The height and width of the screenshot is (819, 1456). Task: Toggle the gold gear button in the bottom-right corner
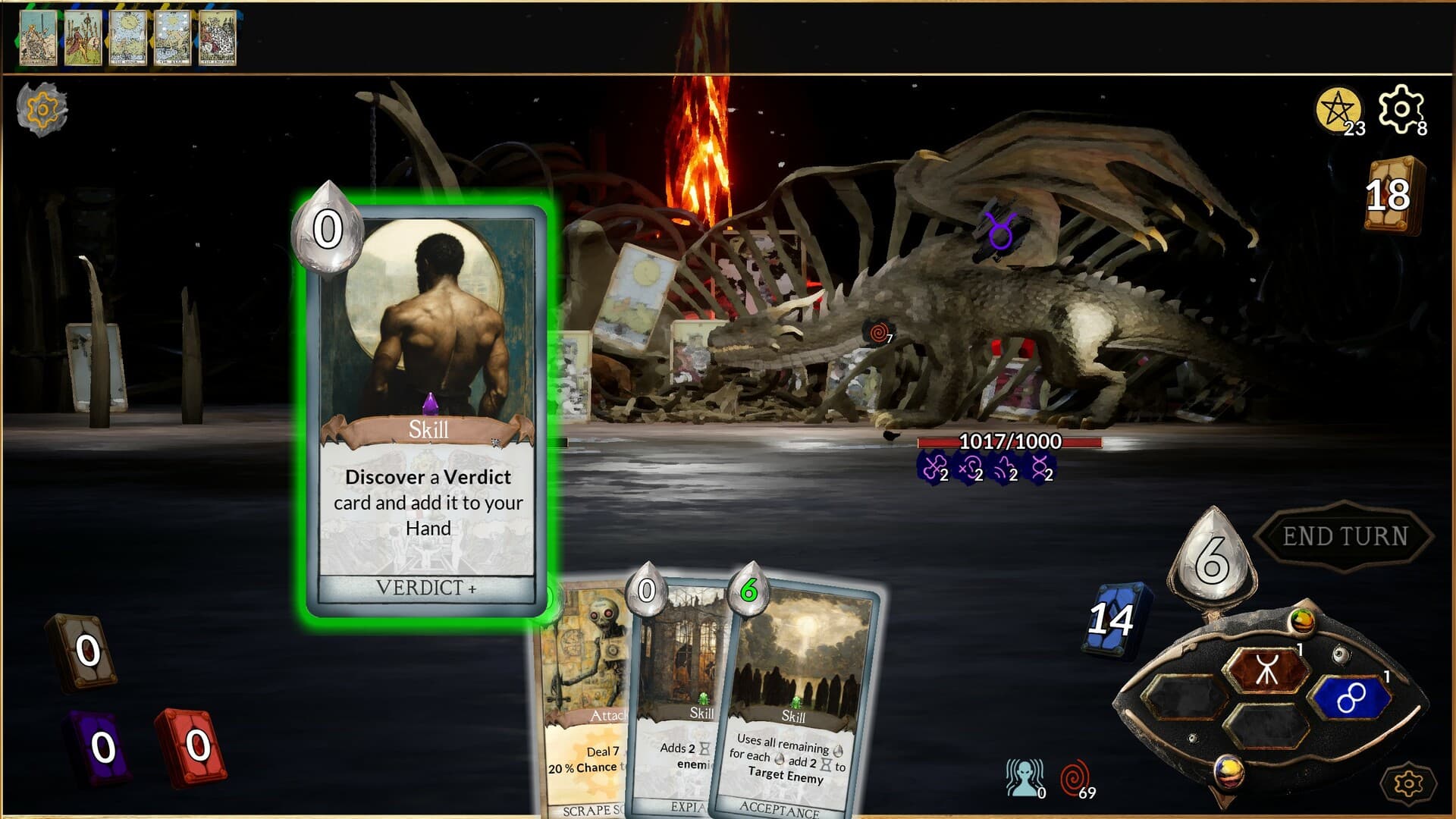[1408, 783]
